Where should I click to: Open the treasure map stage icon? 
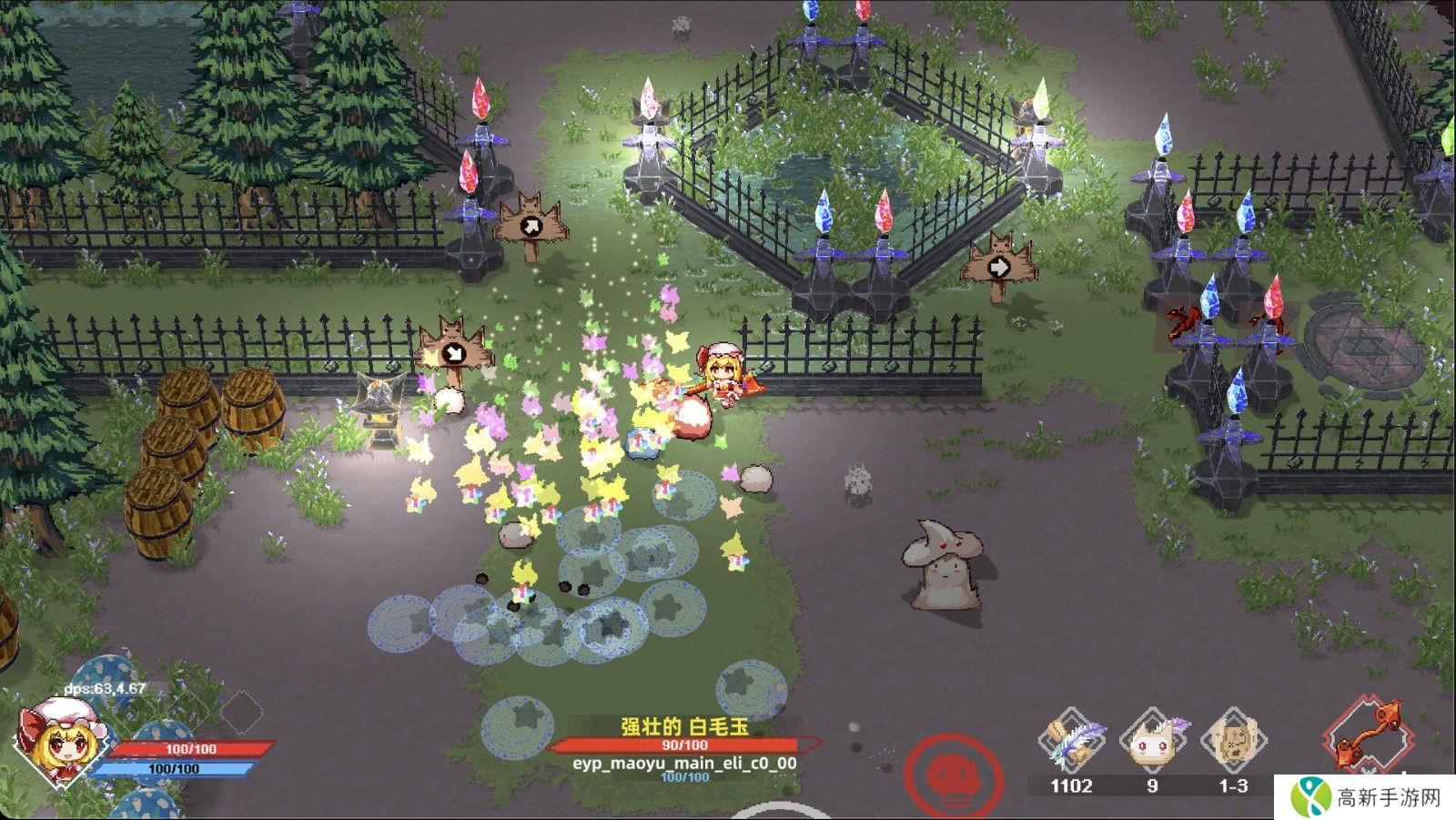(1234, 742)
